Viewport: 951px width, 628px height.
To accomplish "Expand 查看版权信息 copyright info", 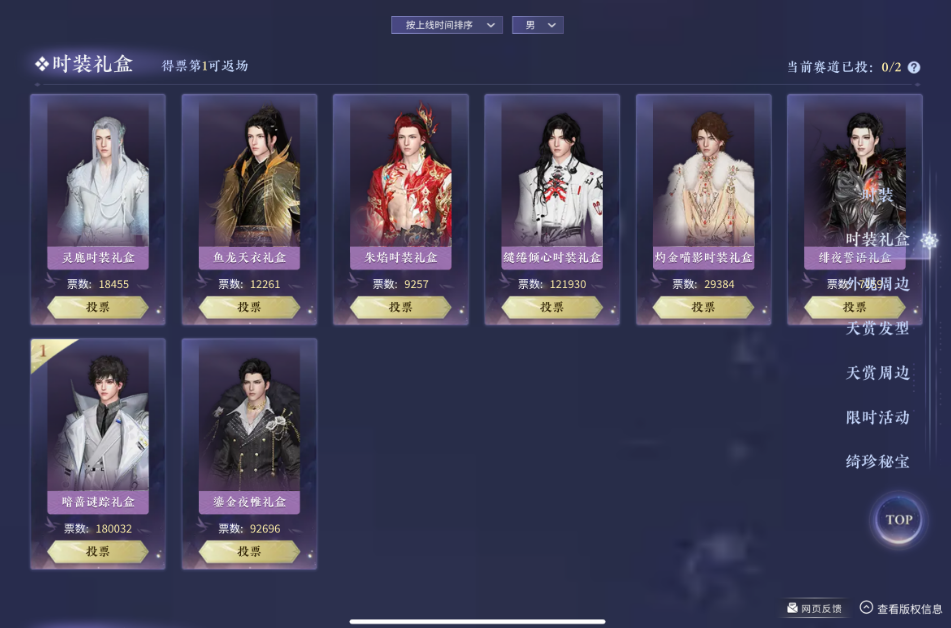I will (900, 608).
